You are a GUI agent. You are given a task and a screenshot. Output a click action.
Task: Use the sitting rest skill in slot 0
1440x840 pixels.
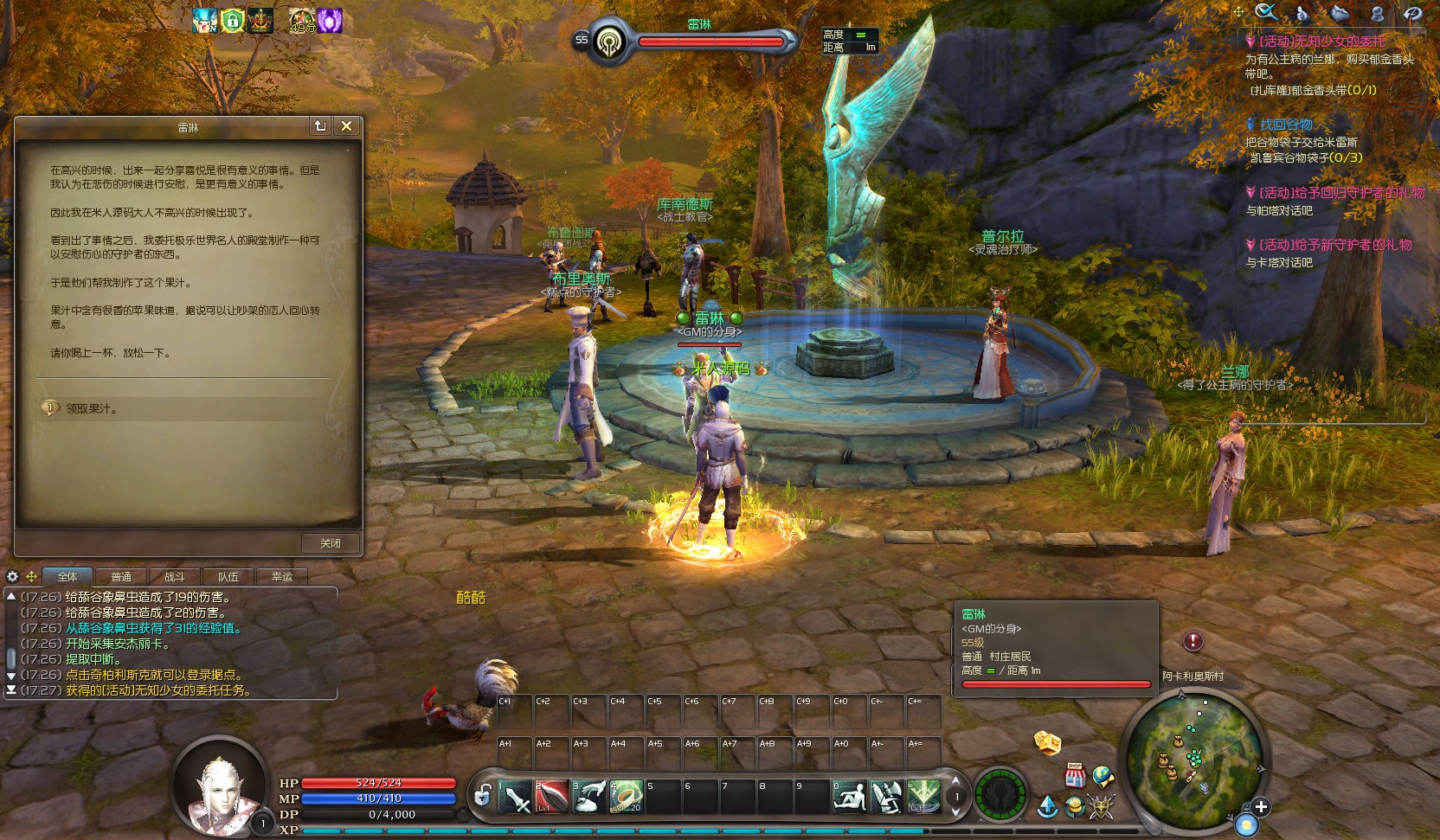pos(850,797)
